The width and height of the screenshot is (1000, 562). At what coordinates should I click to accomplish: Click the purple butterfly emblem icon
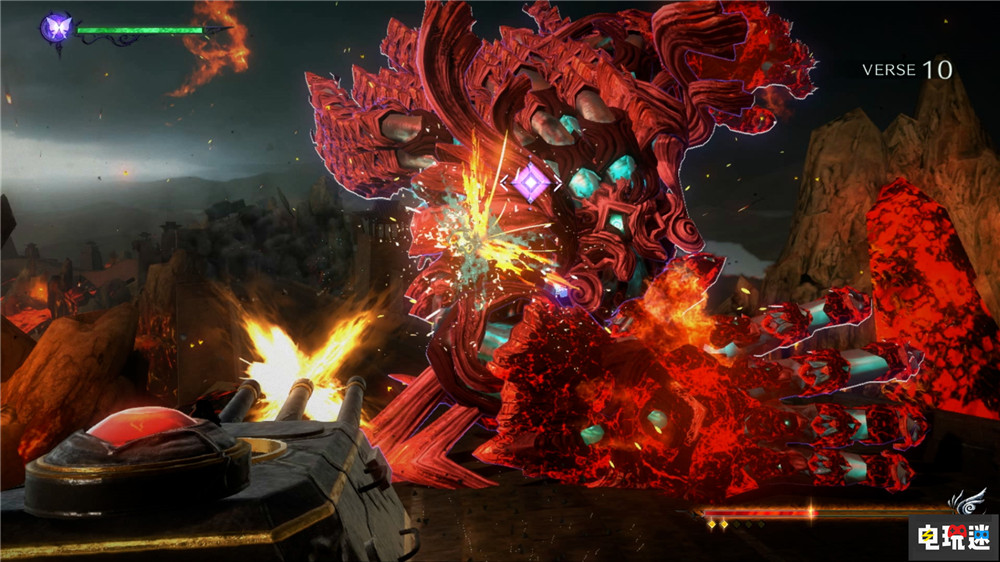point(55,27)
